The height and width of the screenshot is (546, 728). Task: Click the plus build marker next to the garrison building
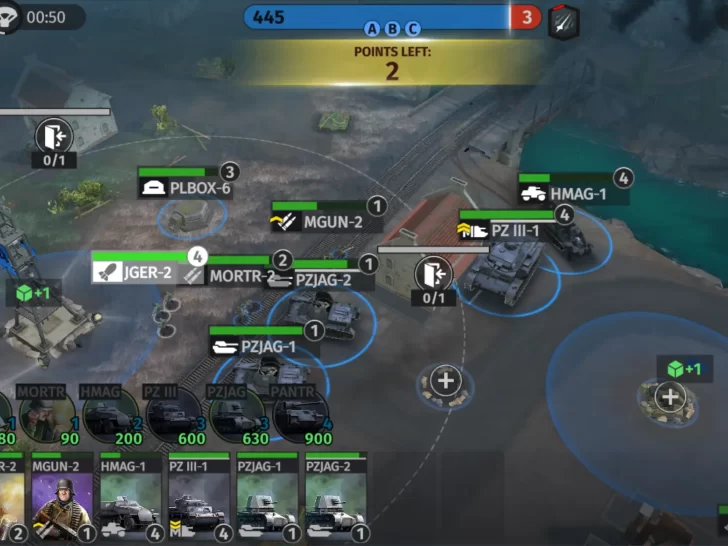[x=445, y=380]
